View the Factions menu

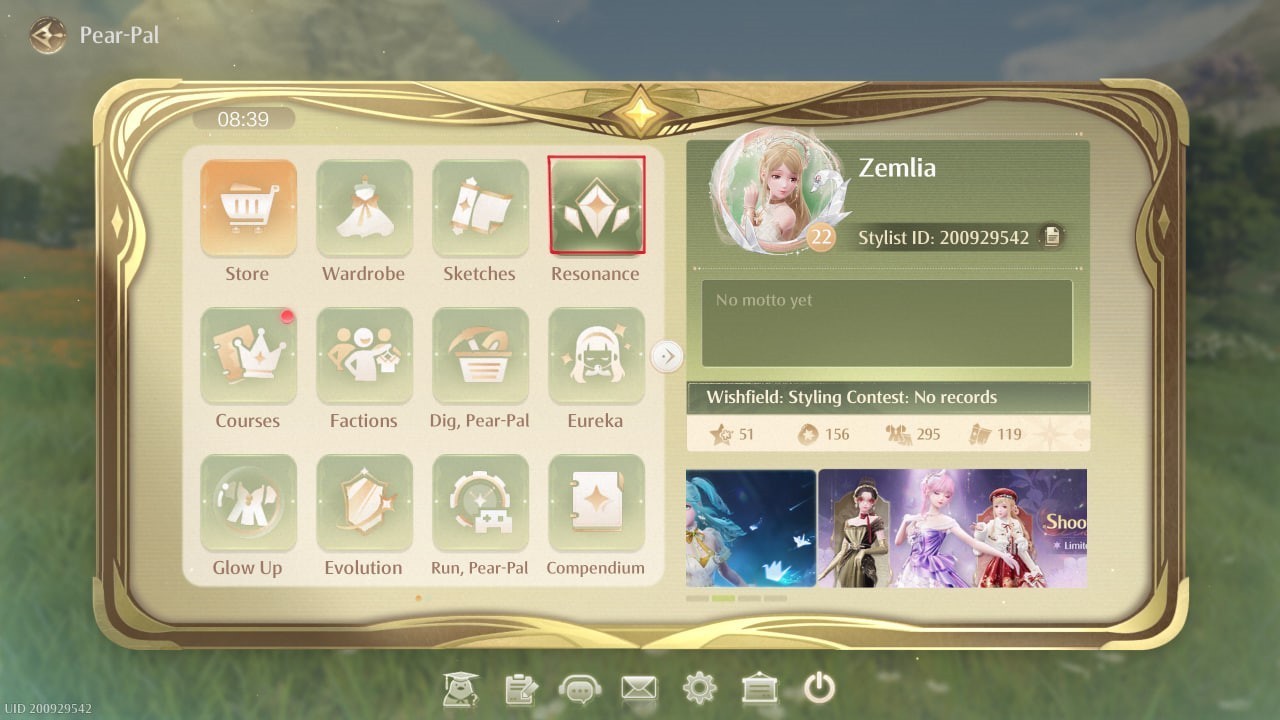coord(364,356)
